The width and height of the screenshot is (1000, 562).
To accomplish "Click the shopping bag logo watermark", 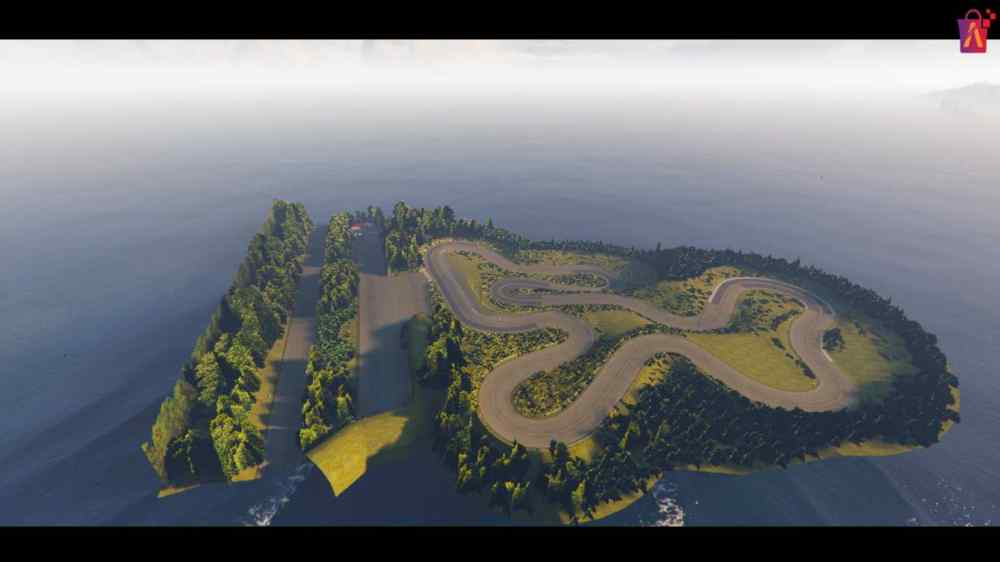I will (974, 31).
